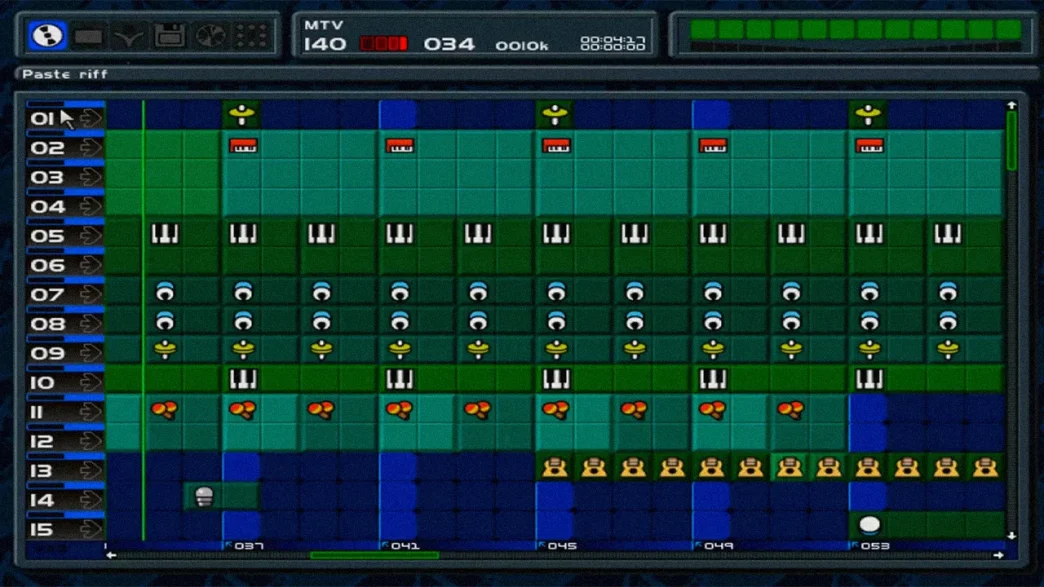Image resolution: width=1044 pixels, height=587 pixels.
Task: Click the horizontal scrollbar's right arrow
Action: [998, 555]
